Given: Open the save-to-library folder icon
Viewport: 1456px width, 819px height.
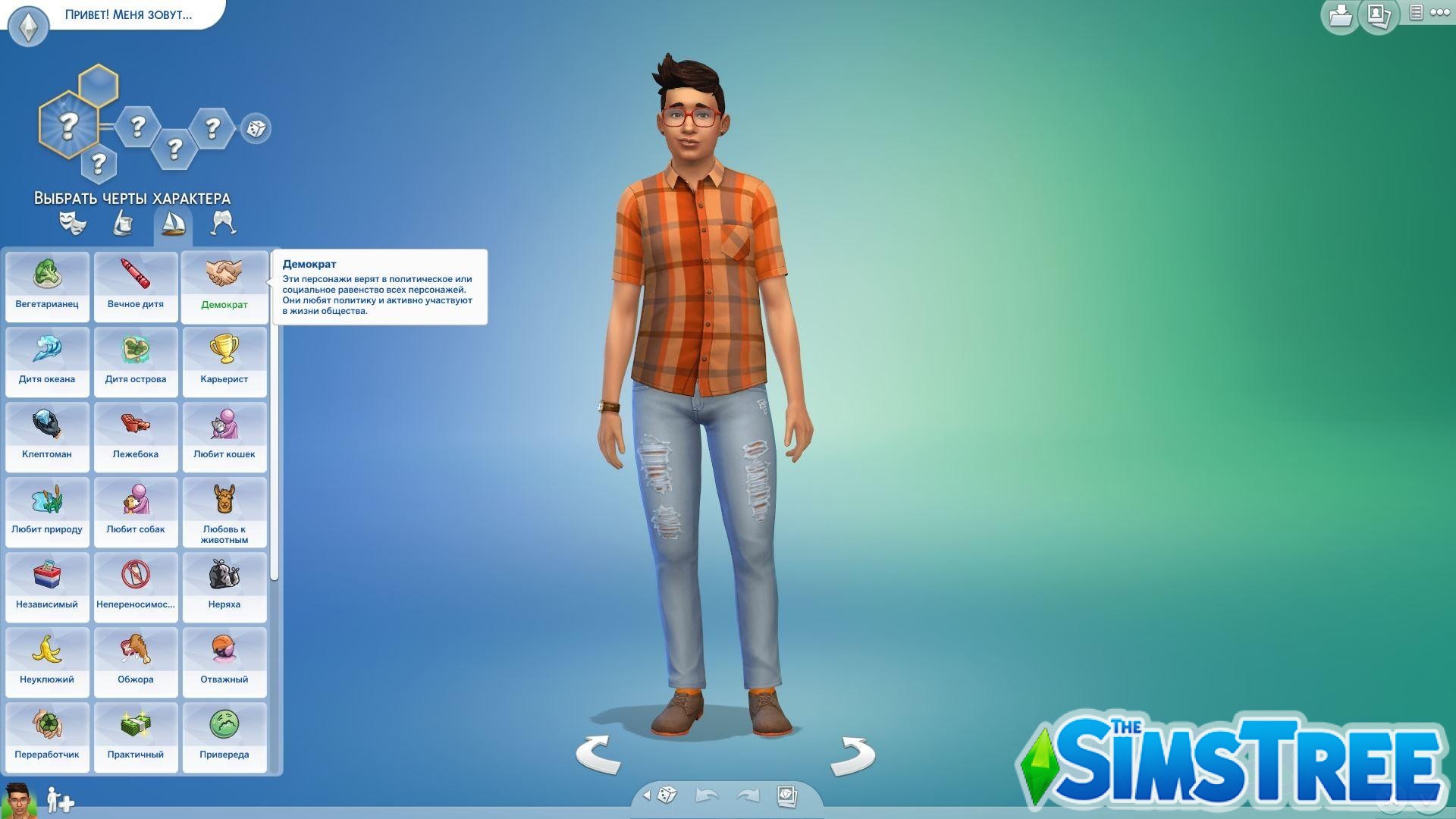Looking at the screenshot, I should coord(1339,15).
